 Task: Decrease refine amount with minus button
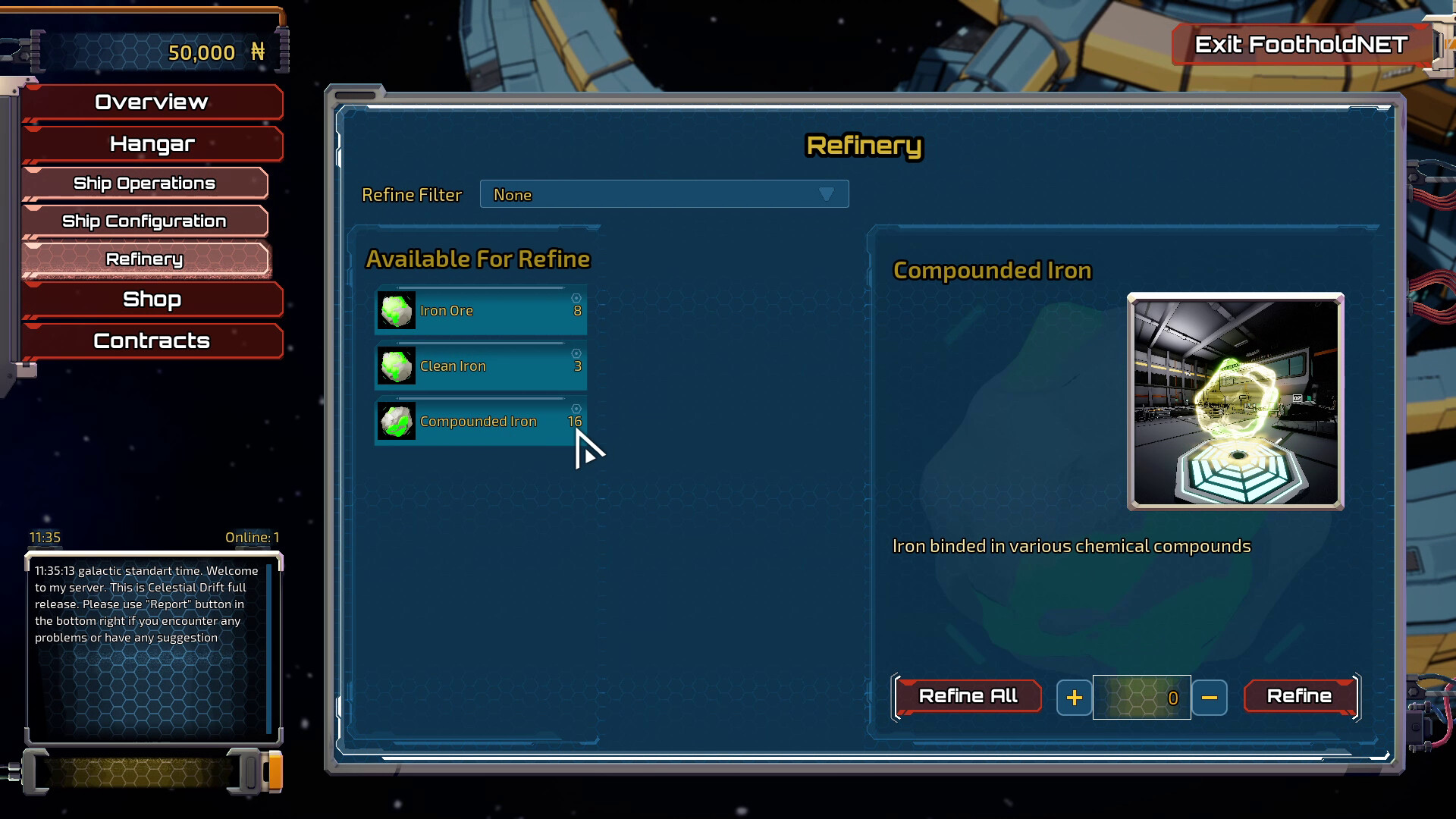[x=1209, y=698]
